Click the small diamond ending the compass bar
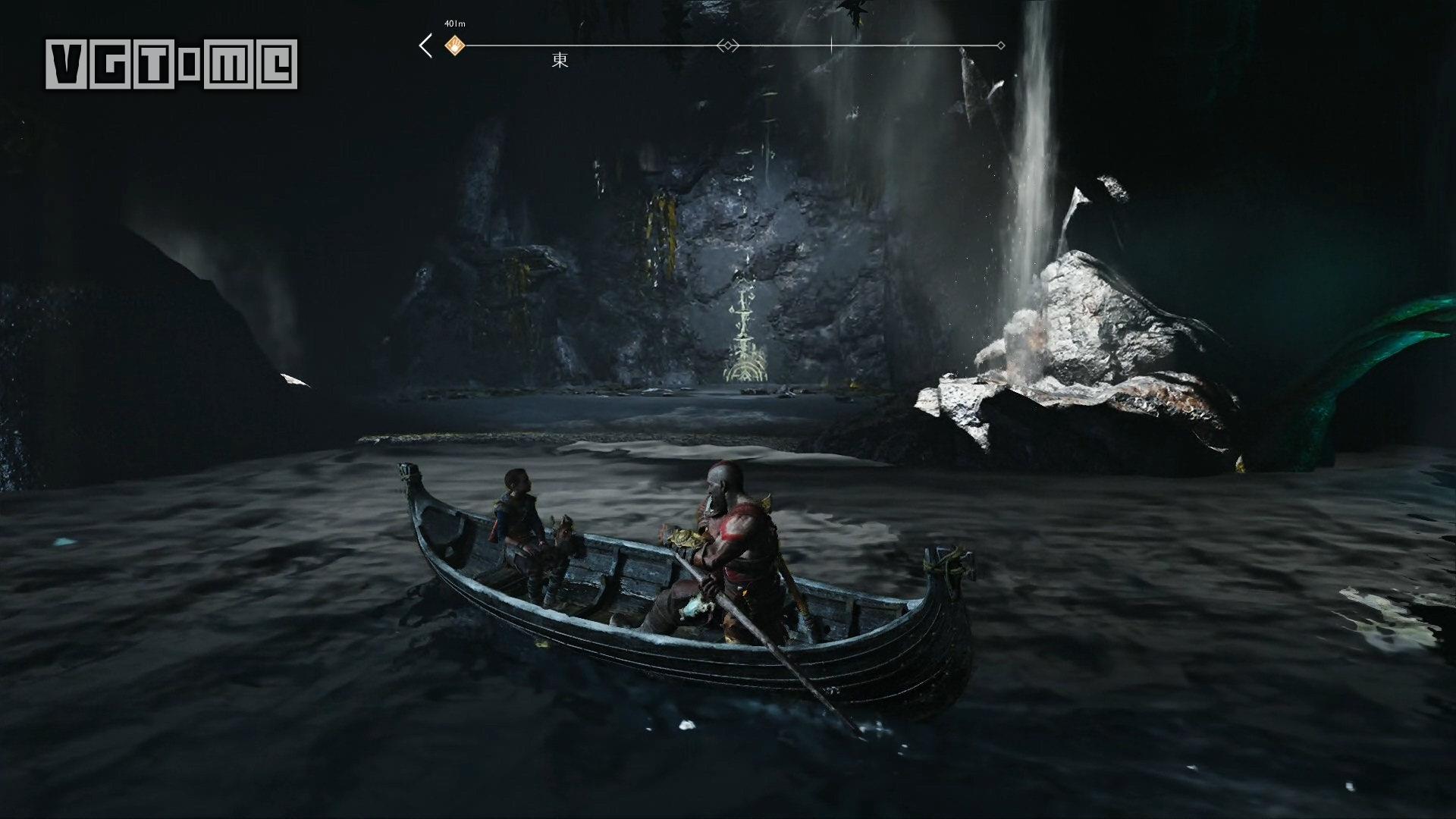1456x819 pixels. tap(1001, 45)
